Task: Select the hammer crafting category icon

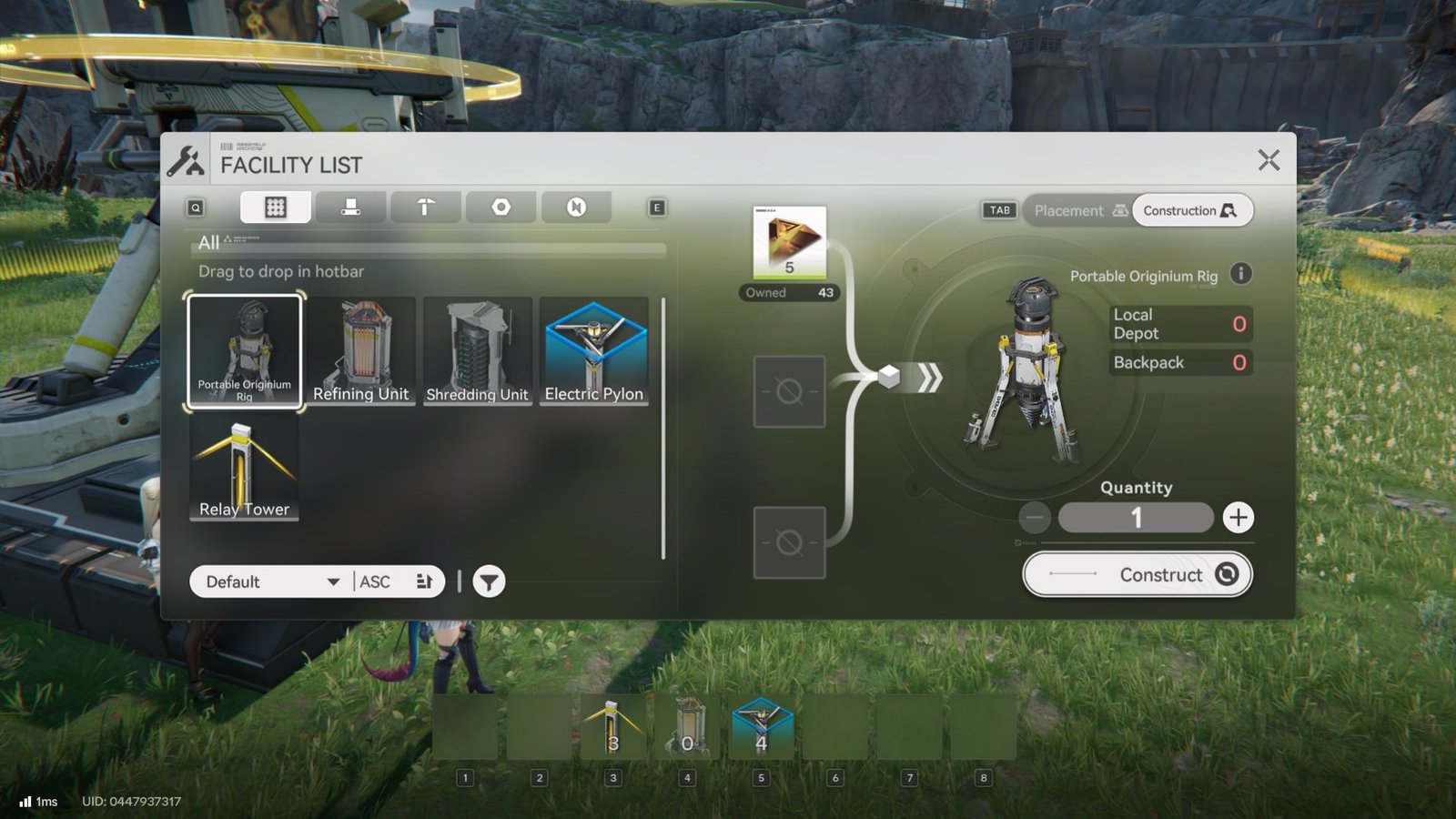Action: pyautogui.click(x=425, y=207)
